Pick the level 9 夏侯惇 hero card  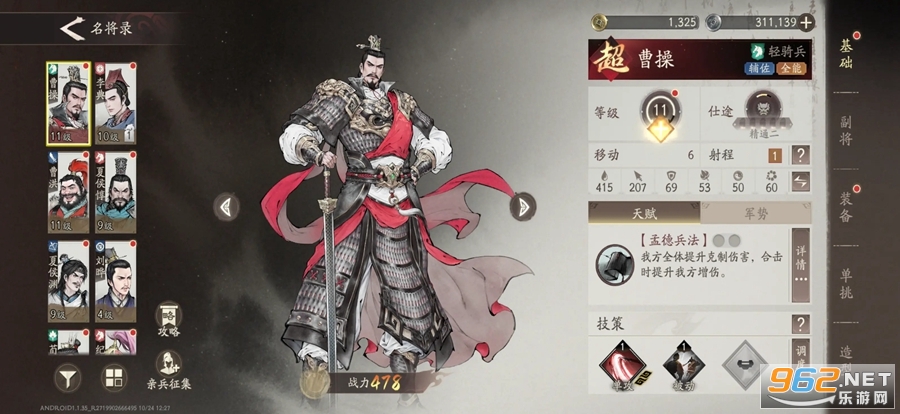(115, 191)
